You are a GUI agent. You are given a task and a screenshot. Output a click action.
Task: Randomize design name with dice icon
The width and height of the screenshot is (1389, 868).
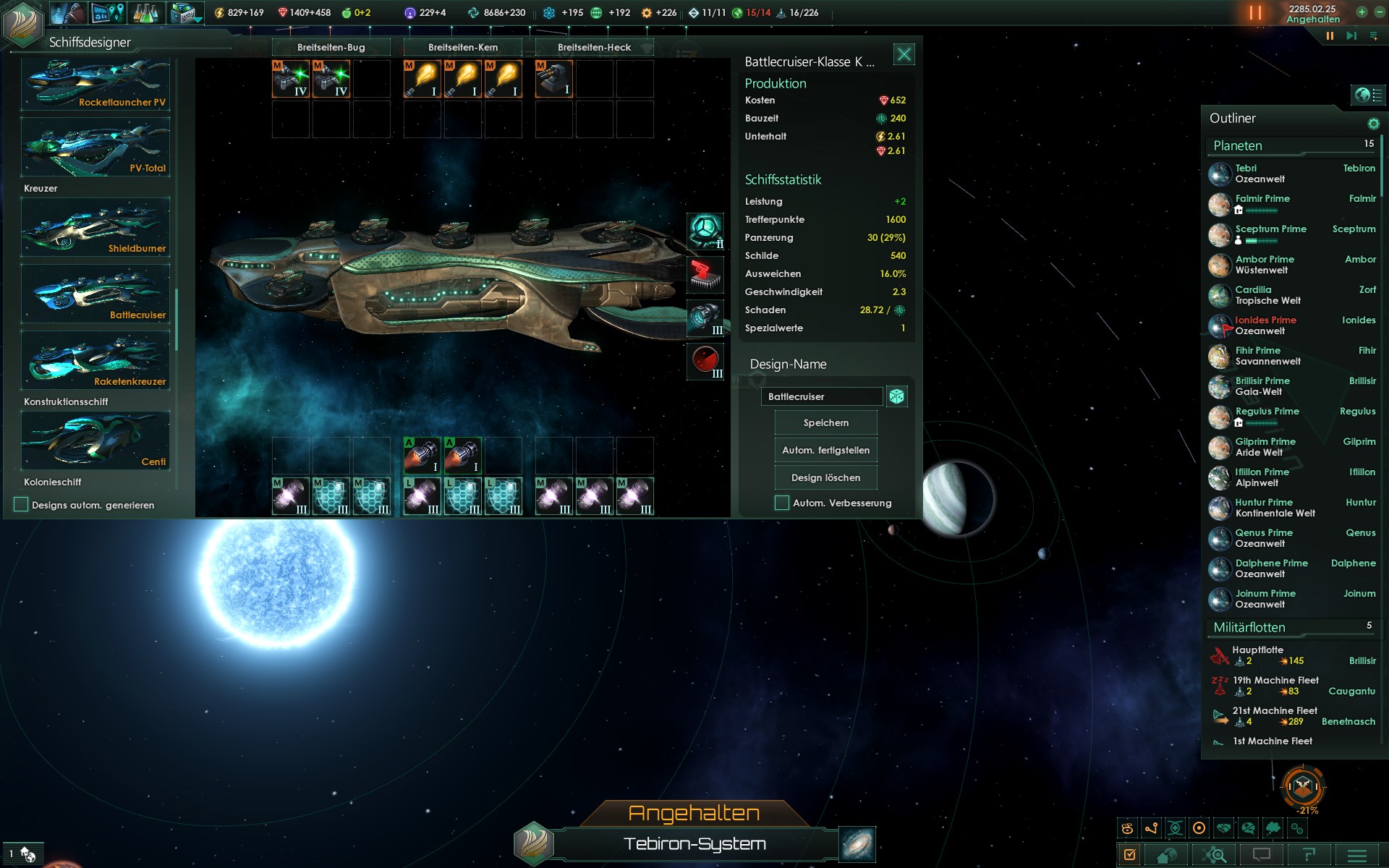pyautogui.click(x=896, y=396)
